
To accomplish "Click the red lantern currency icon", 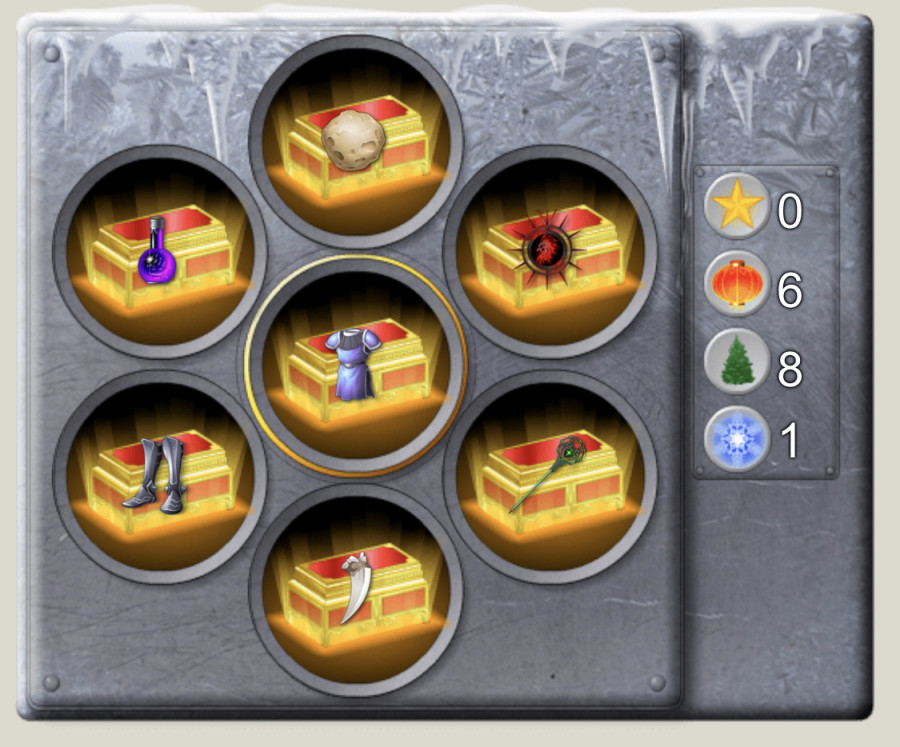I will [x=737, y=284].
